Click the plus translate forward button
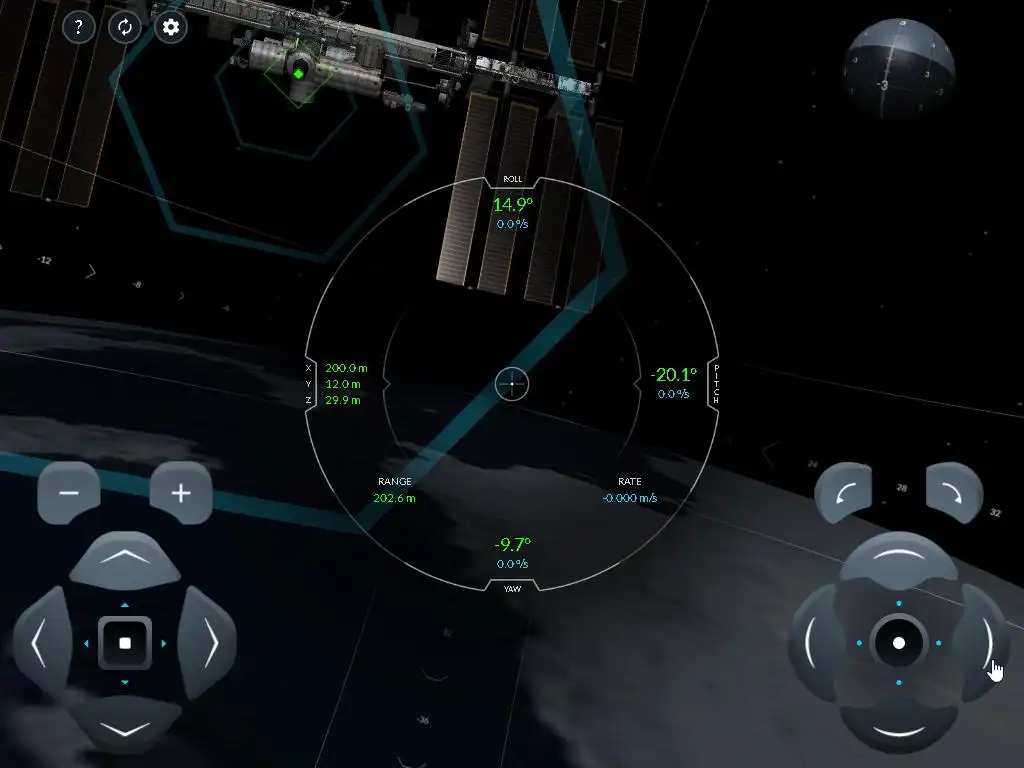This screenshot has width=1024, height=768. click(181, 493)
